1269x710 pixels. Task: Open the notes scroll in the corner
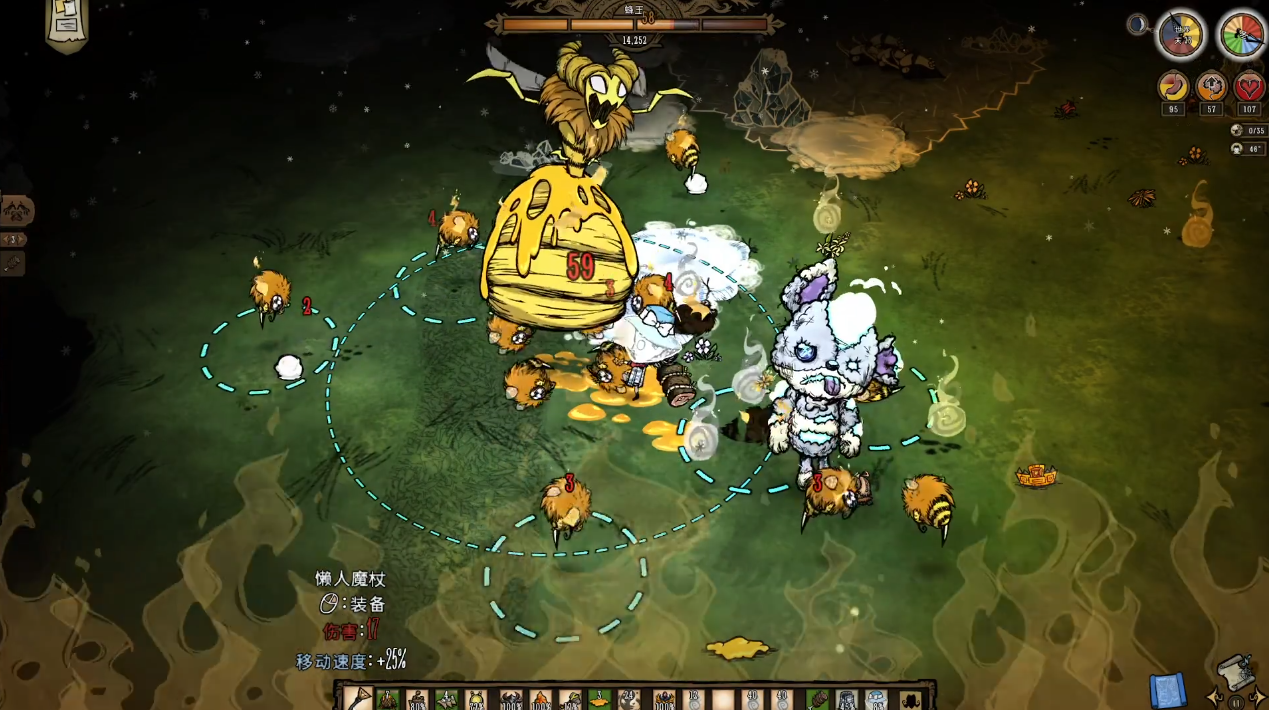[x=67, y=22]
